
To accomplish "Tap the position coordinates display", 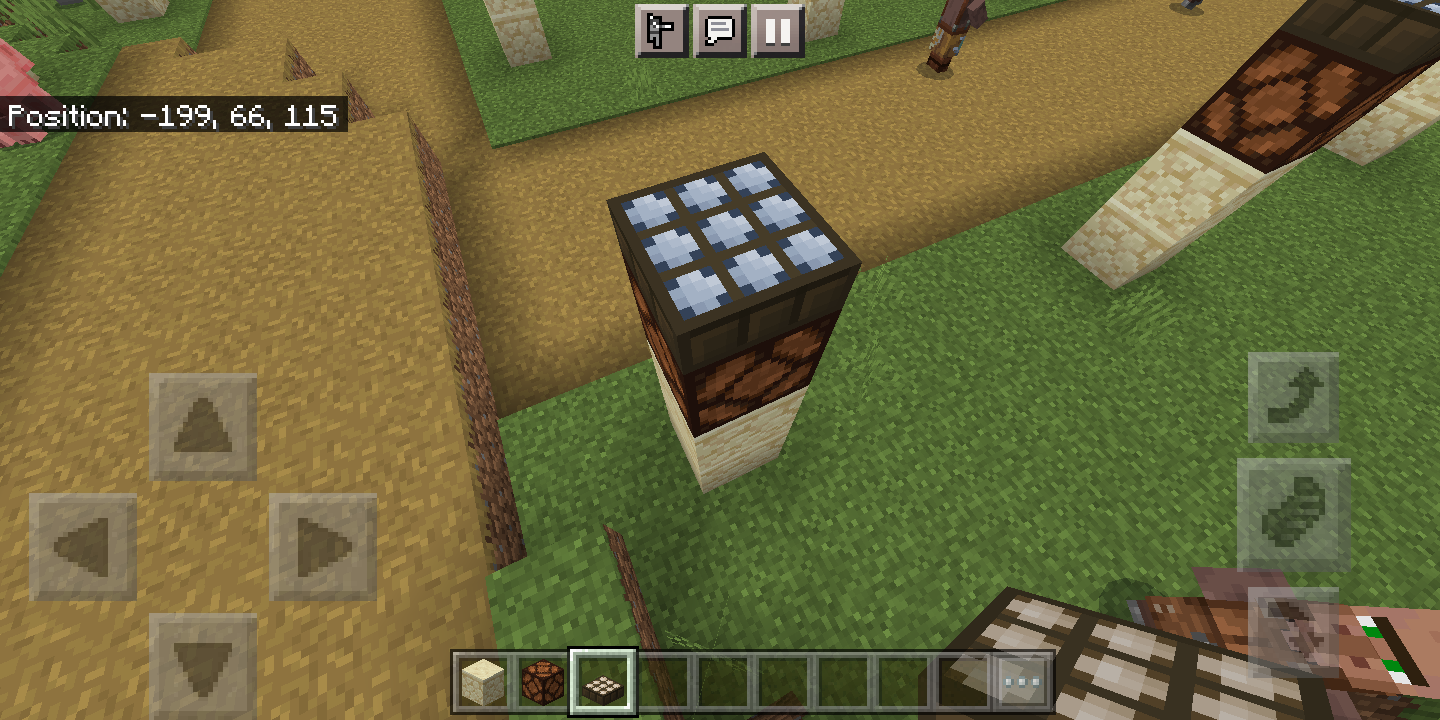I will [170, 116].
